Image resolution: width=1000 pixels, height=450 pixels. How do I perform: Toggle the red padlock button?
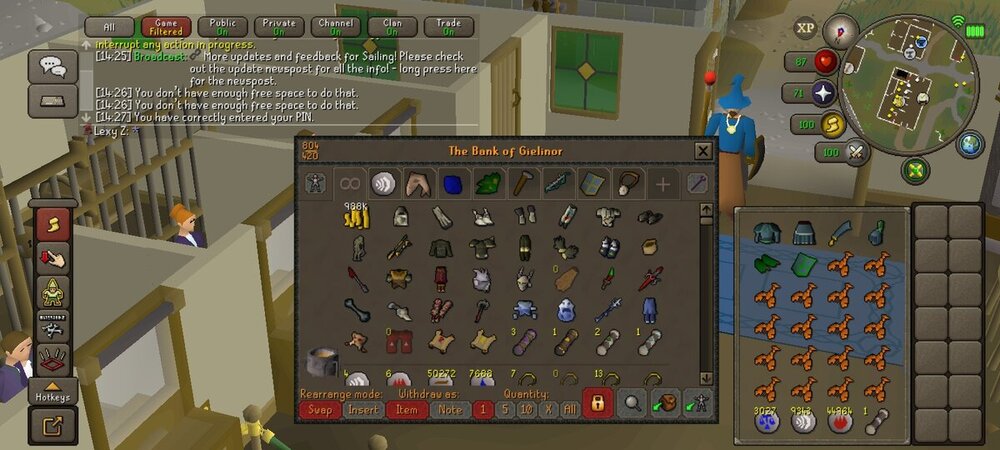[598, 403]
